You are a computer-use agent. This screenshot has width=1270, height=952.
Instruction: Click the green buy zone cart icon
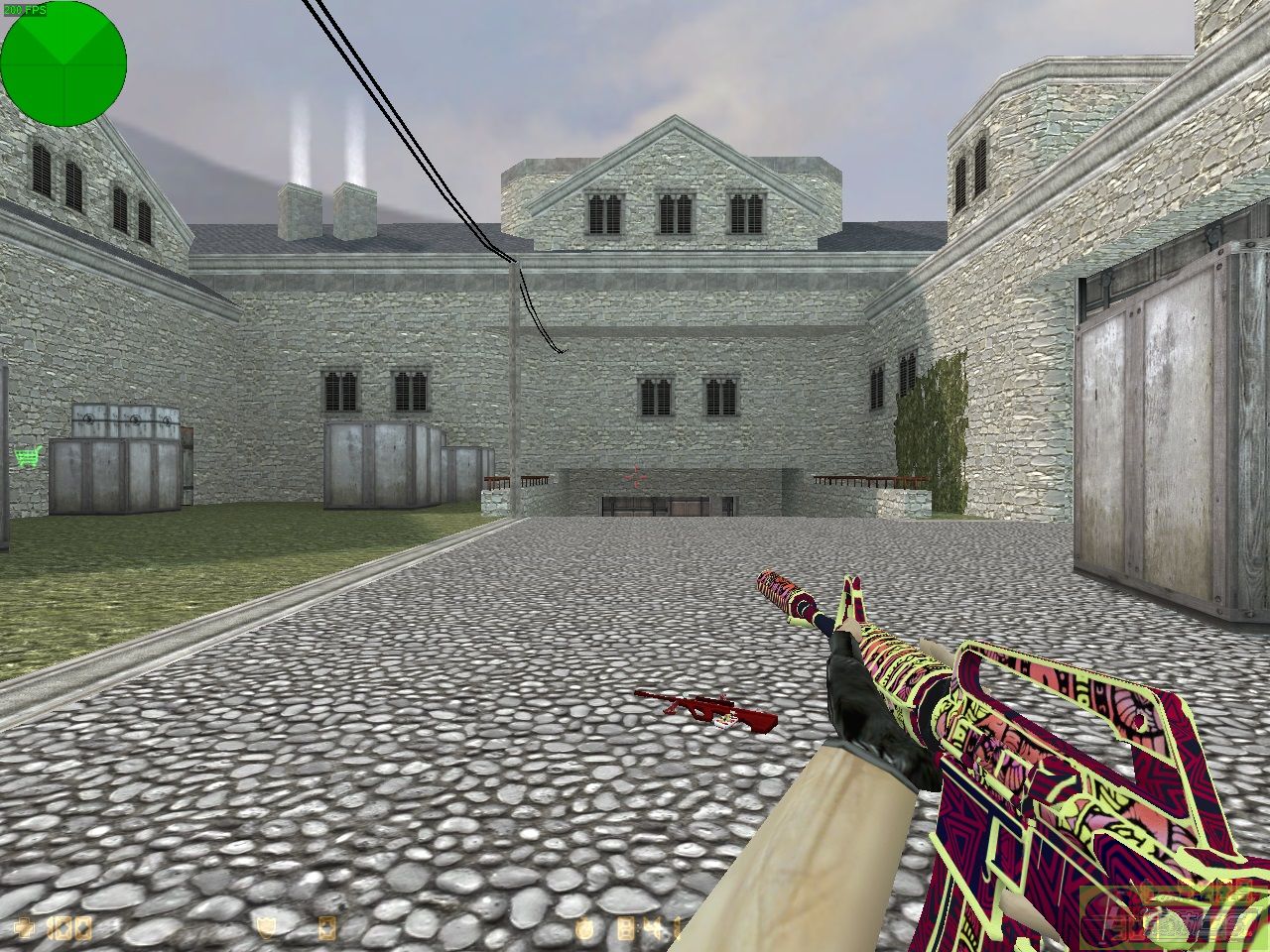[29, 456]
